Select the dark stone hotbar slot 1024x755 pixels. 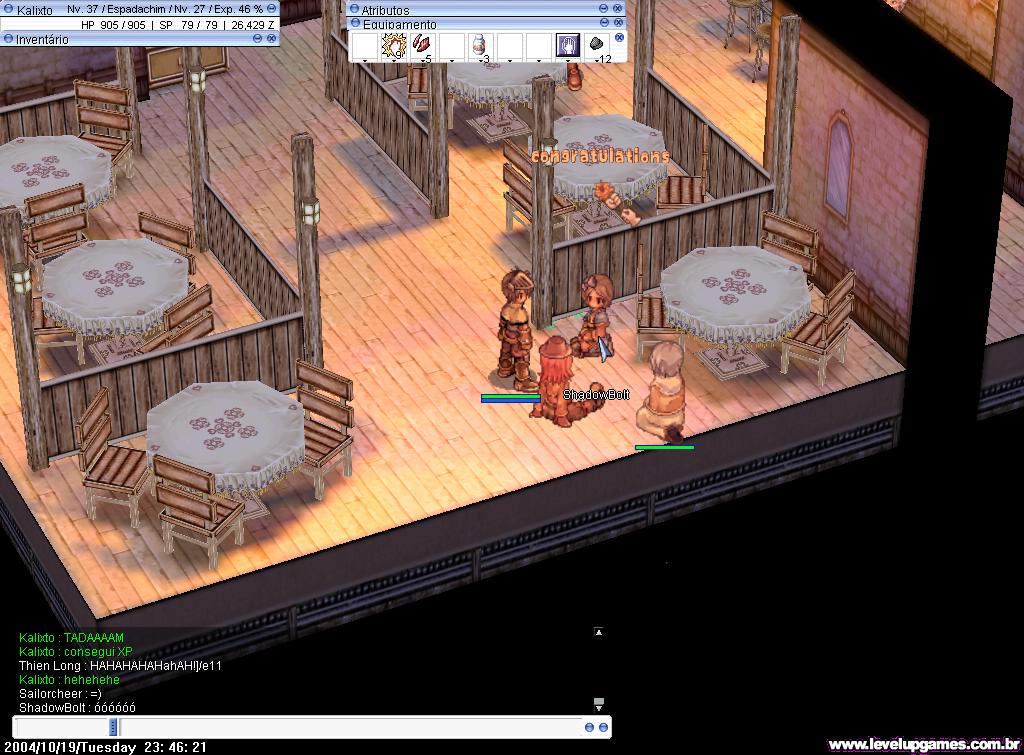[597, 45]
